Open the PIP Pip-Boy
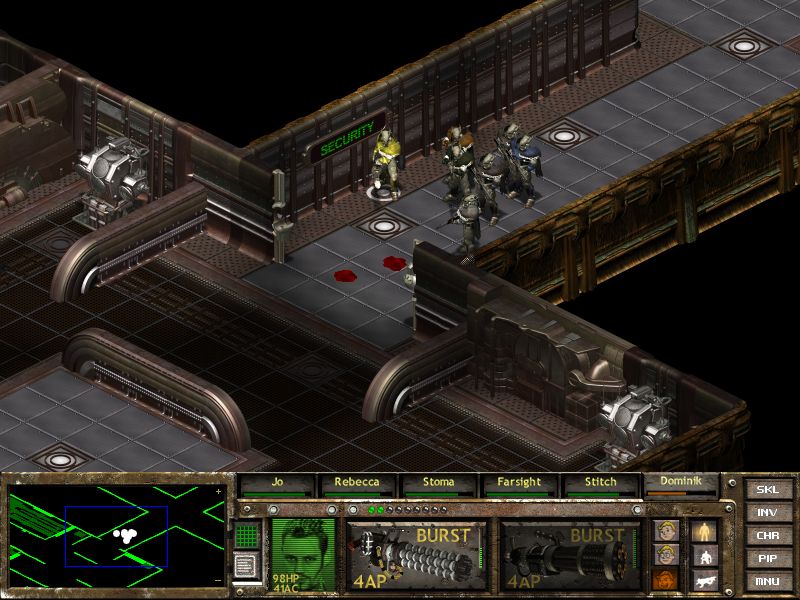 point(767,559)
